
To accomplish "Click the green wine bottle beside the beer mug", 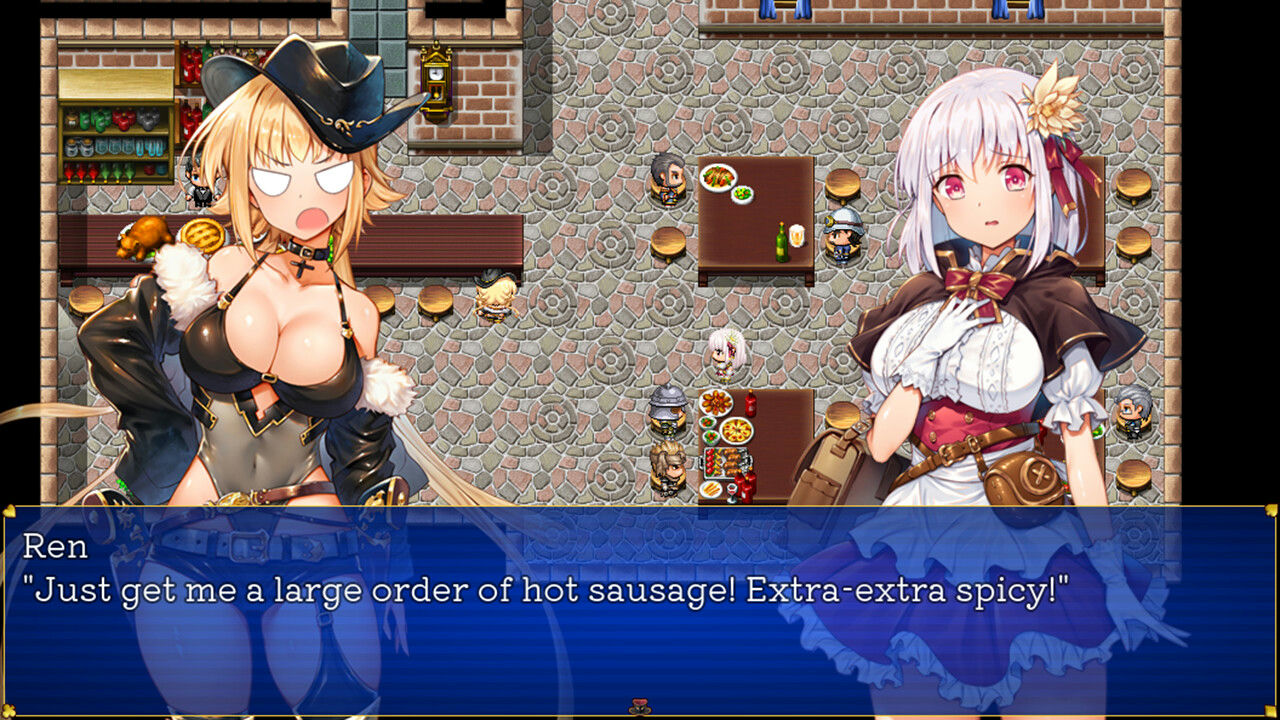I will 782,245.
